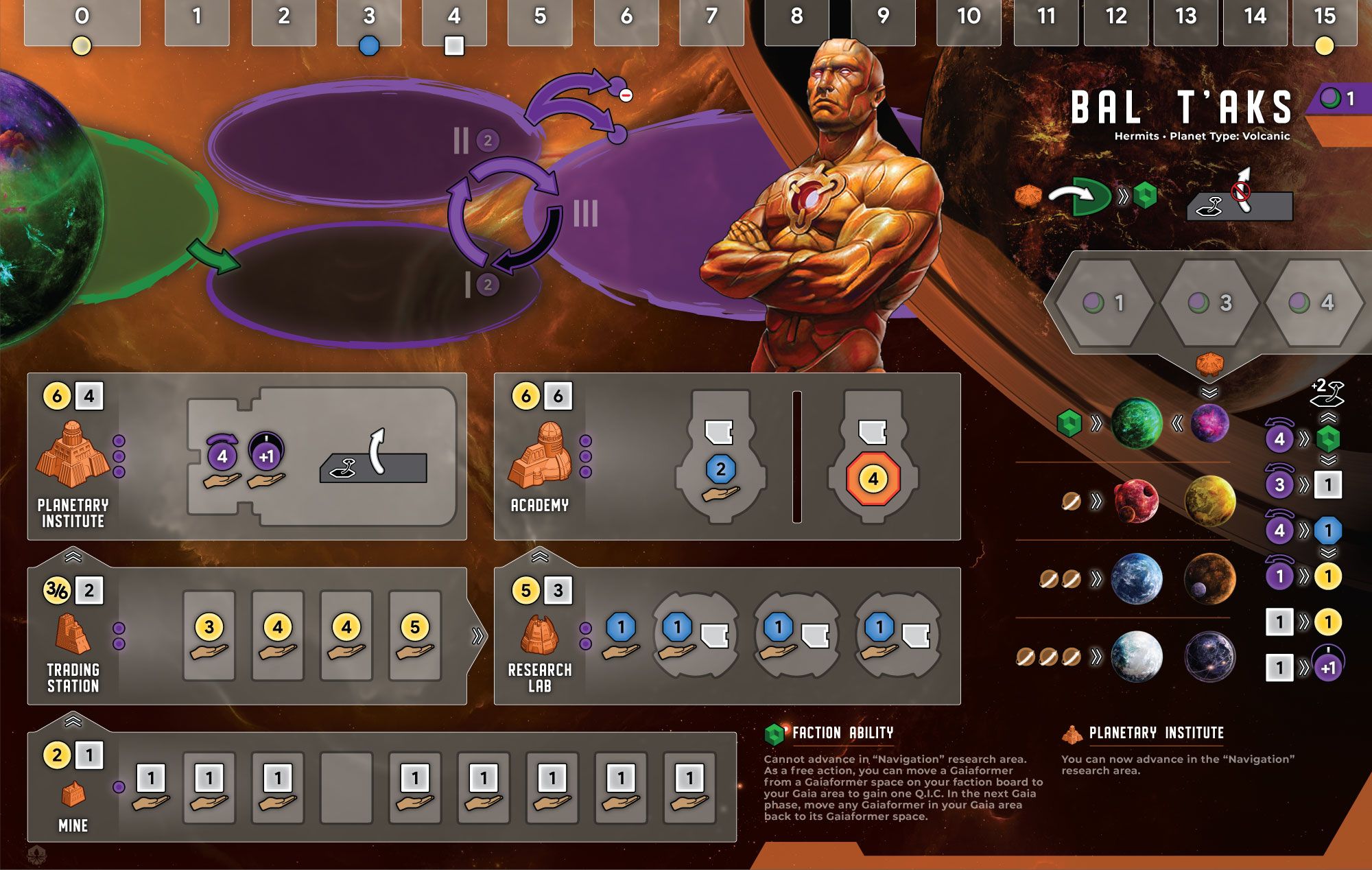This screenshot has height=870, width=1372.
Task: Select the 5-credit Trading Station slot
Action: (415, 636)
